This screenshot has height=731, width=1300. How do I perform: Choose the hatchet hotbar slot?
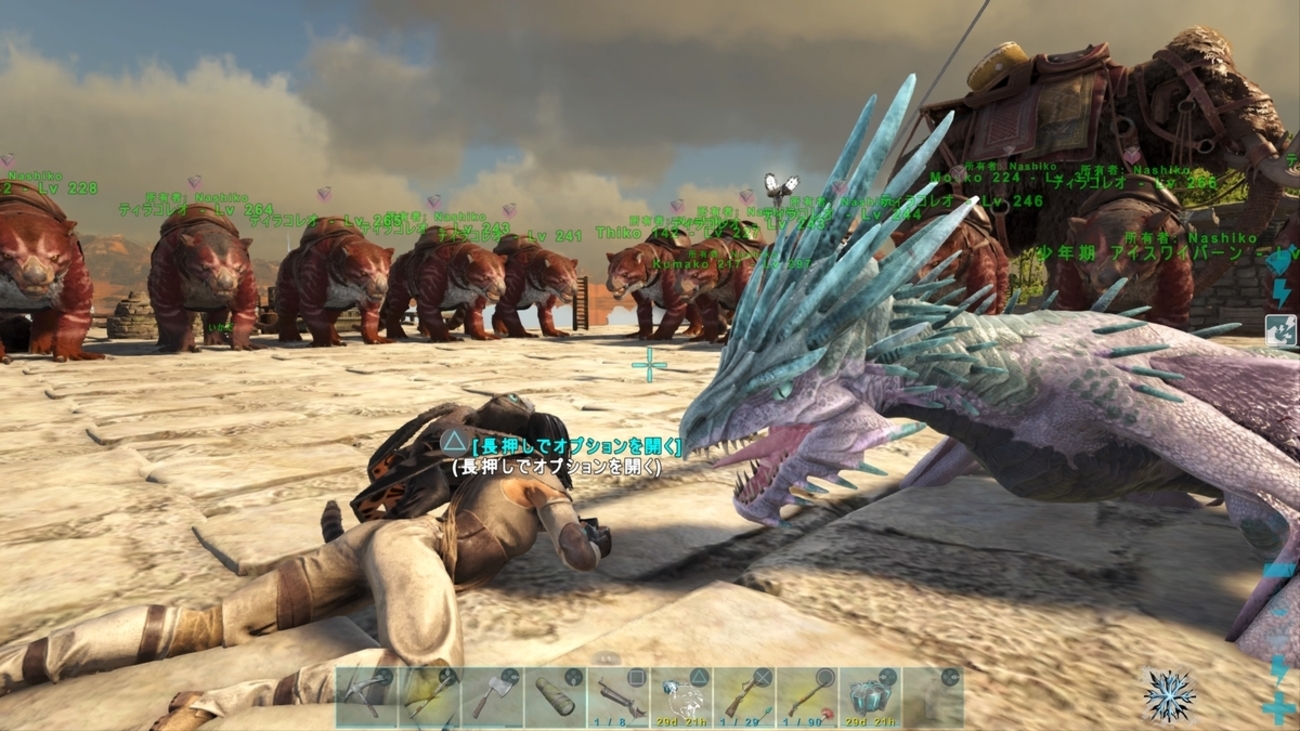(492, 697)
